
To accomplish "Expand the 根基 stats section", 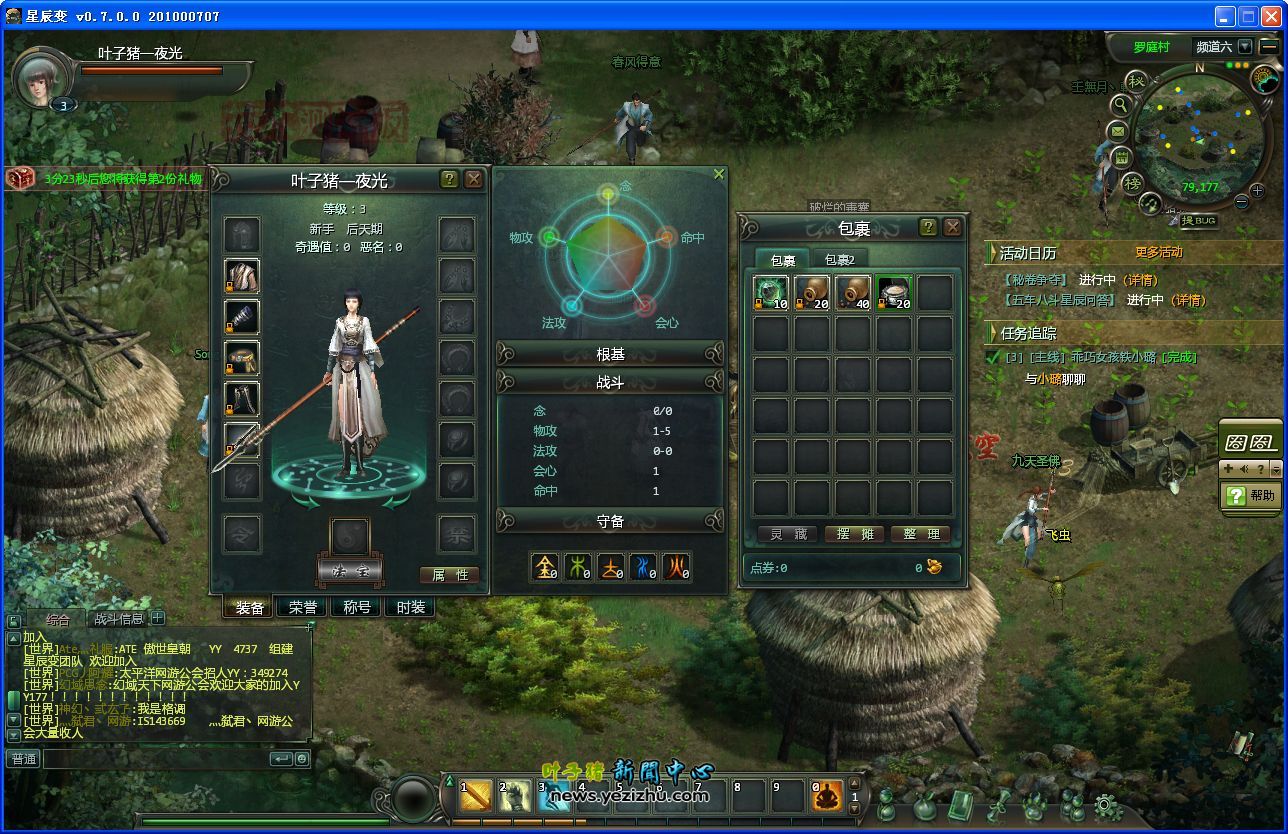I will coord(610,354).
